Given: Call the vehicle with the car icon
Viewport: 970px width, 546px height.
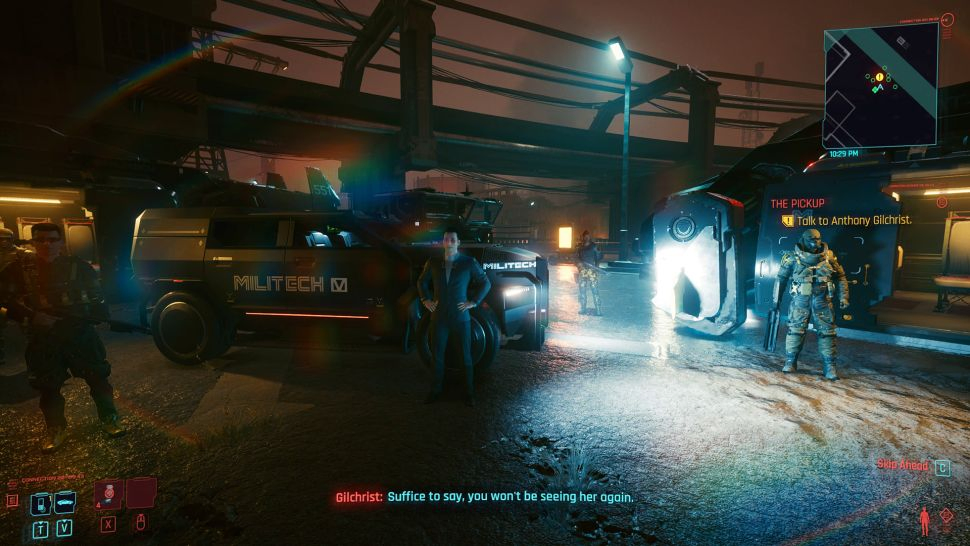Looking at the screenshot, I should (65, 502).
